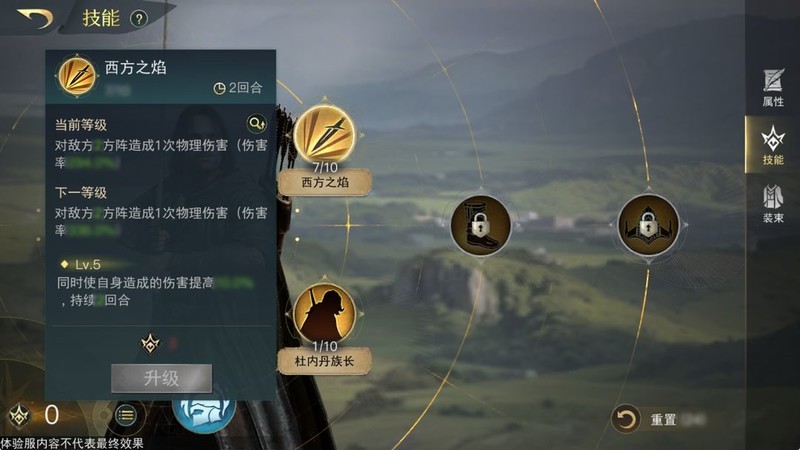
Task: Select the 杜内丹族长 skill node
Action: (323, 313)
